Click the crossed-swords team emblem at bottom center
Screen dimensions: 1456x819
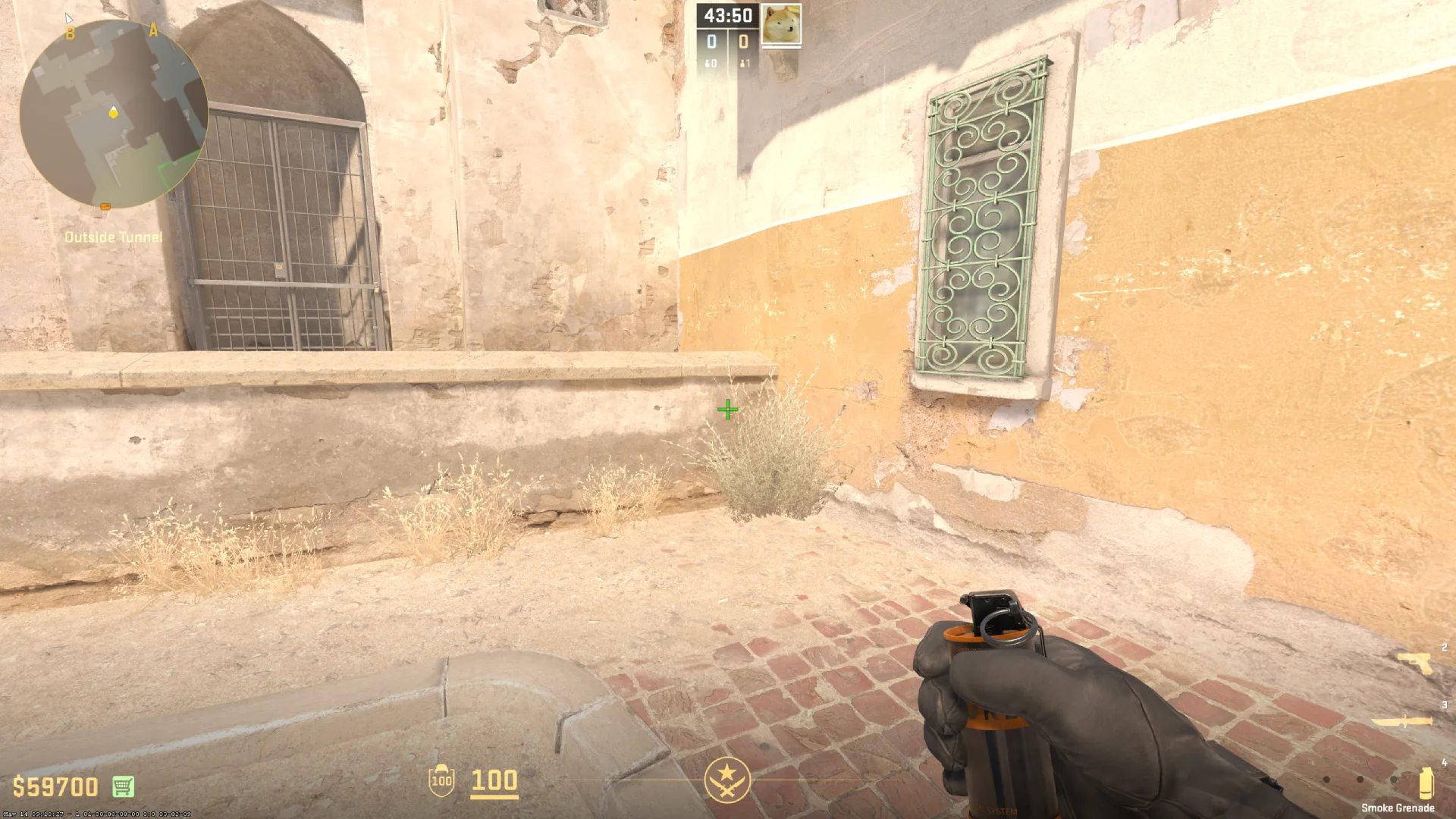tap(726, 782)
